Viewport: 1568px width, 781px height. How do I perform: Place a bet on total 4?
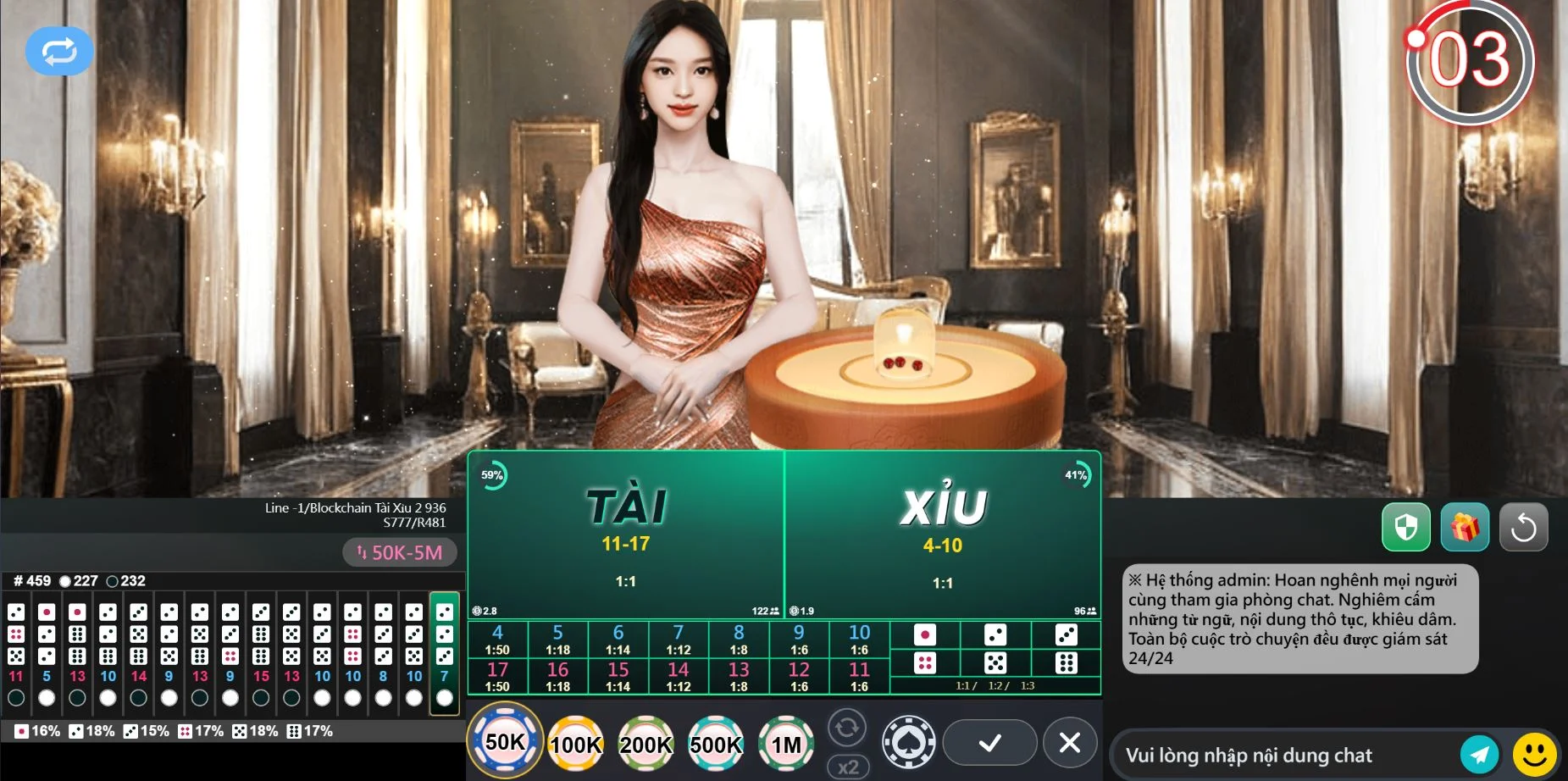[497, 640]
